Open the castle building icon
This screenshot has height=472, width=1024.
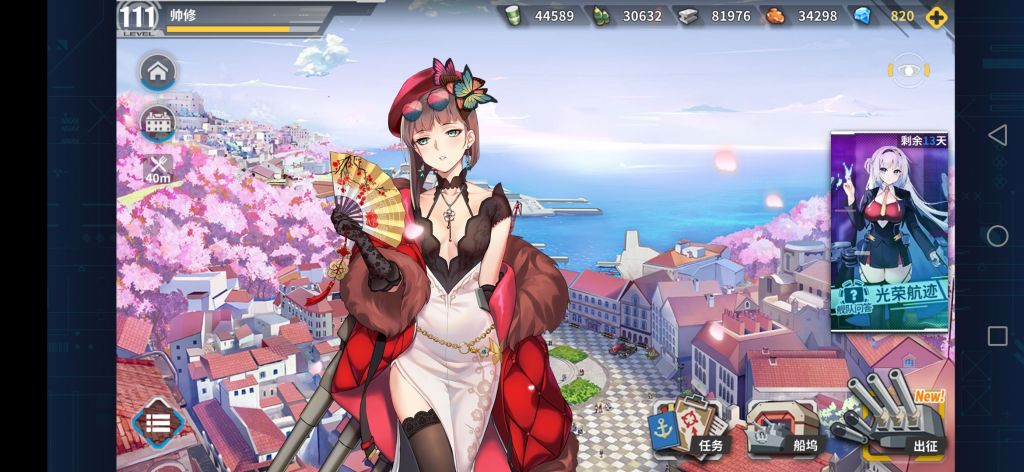(158, 122)
